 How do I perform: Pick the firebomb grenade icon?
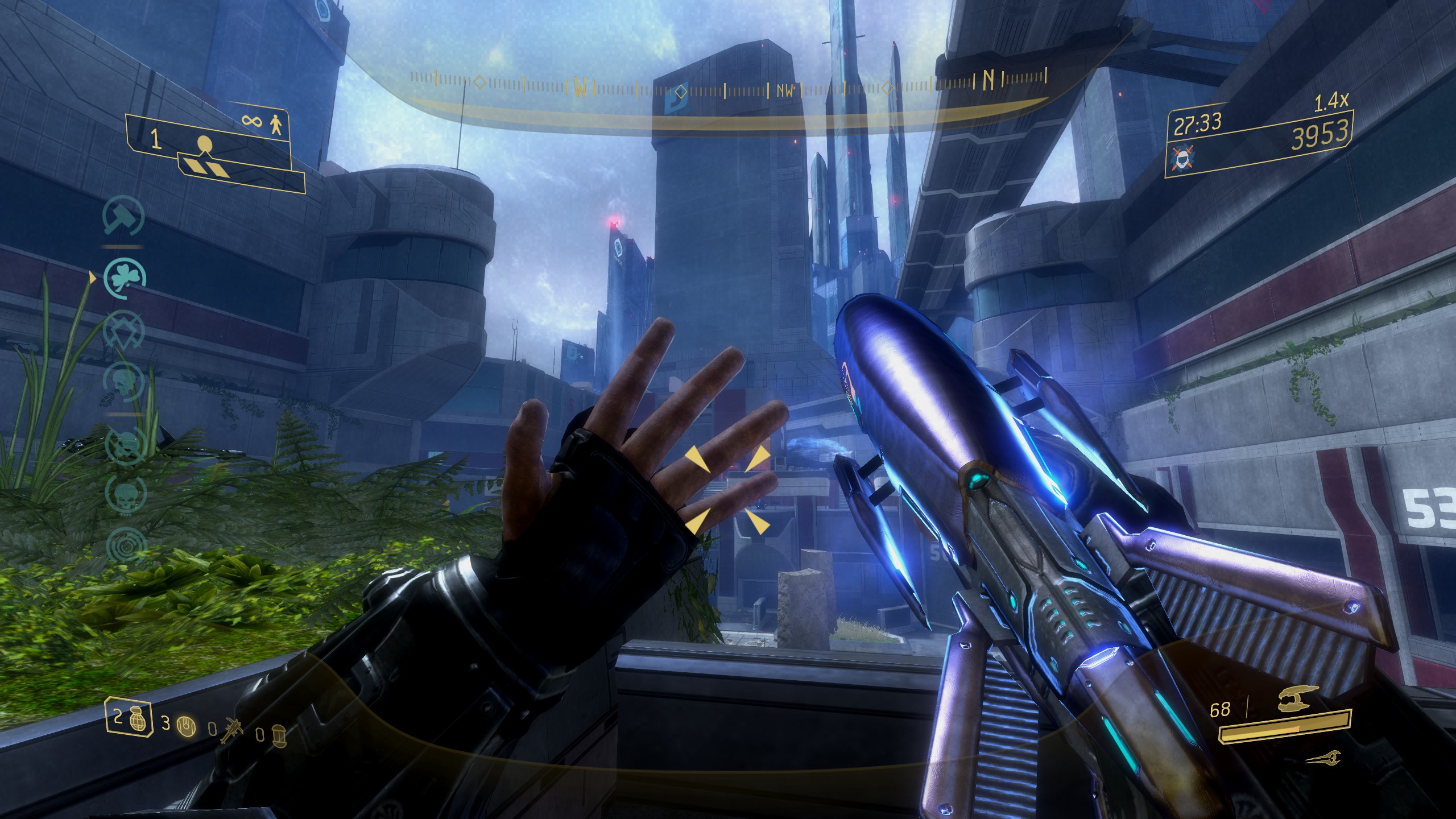(x=279, y=734)
